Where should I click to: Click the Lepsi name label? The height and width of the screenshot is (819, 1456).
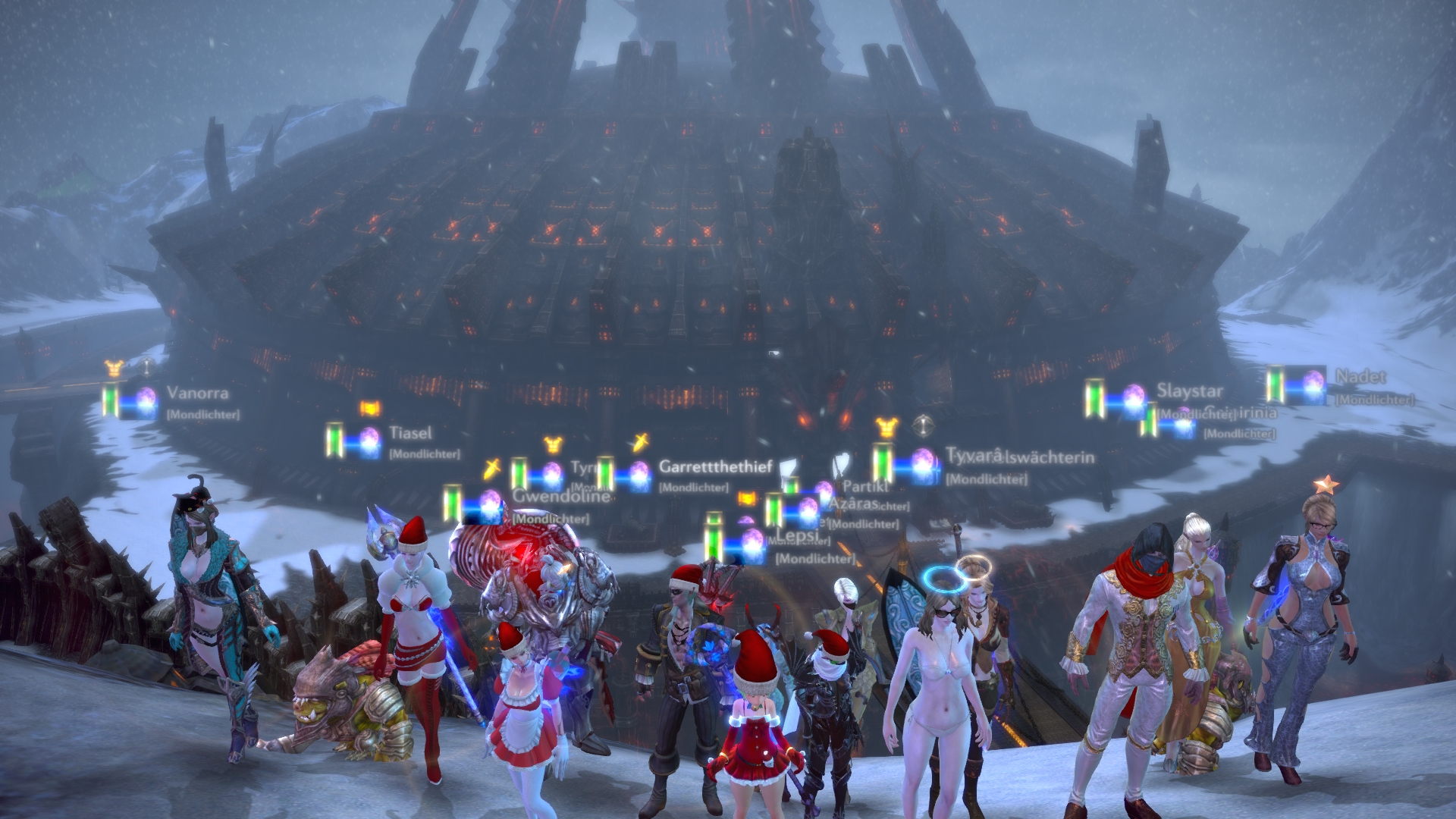coord(798,535)
